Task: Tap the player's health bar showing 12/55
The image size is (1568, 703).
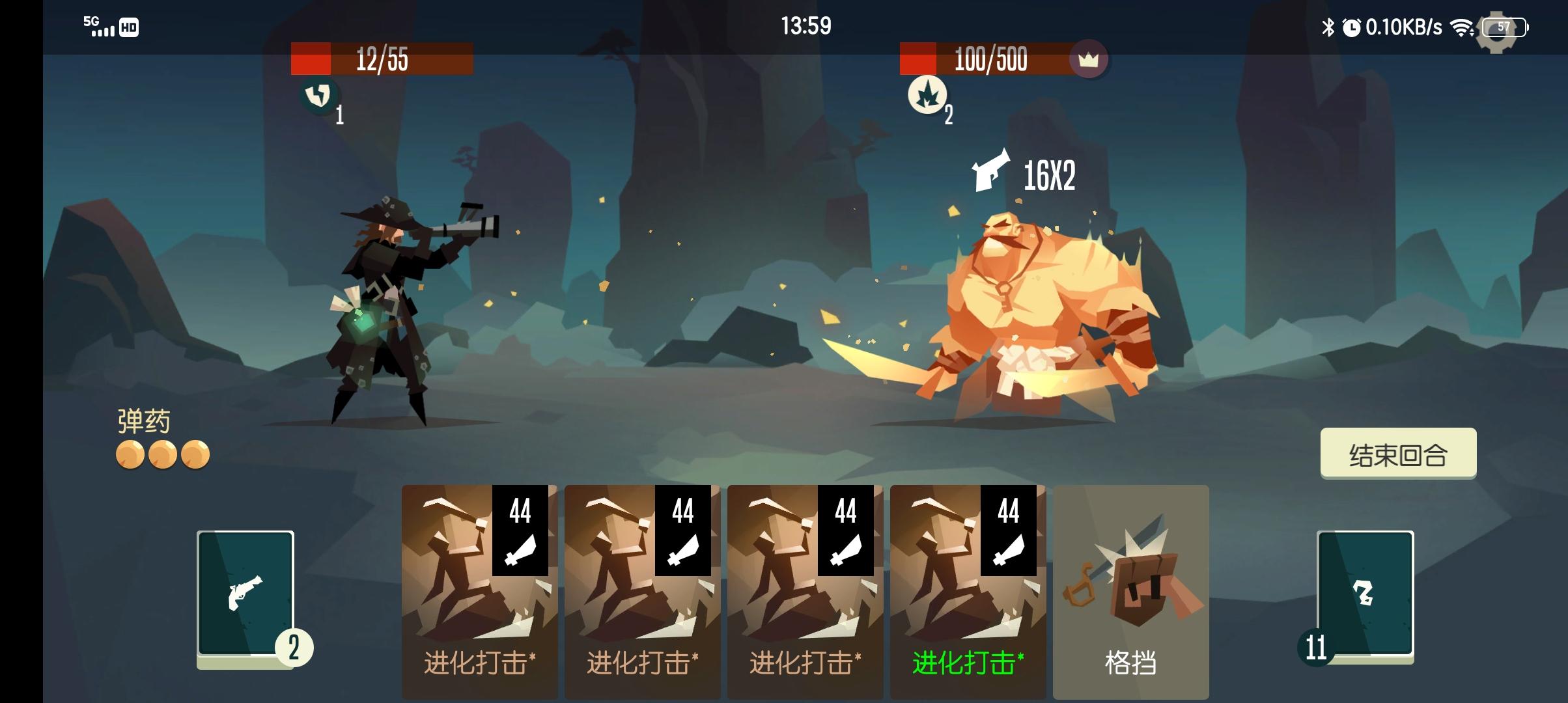Action: (381, 62)
